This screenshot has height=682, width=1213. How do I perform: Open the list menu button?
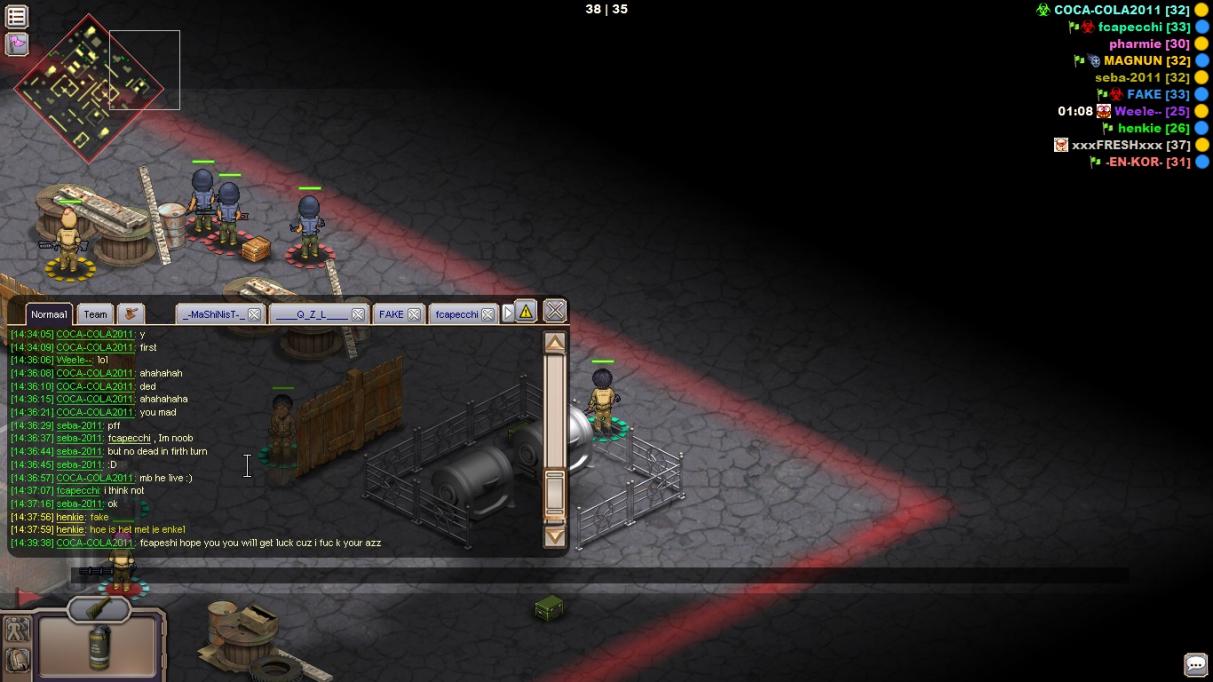(x=17, y=16)
